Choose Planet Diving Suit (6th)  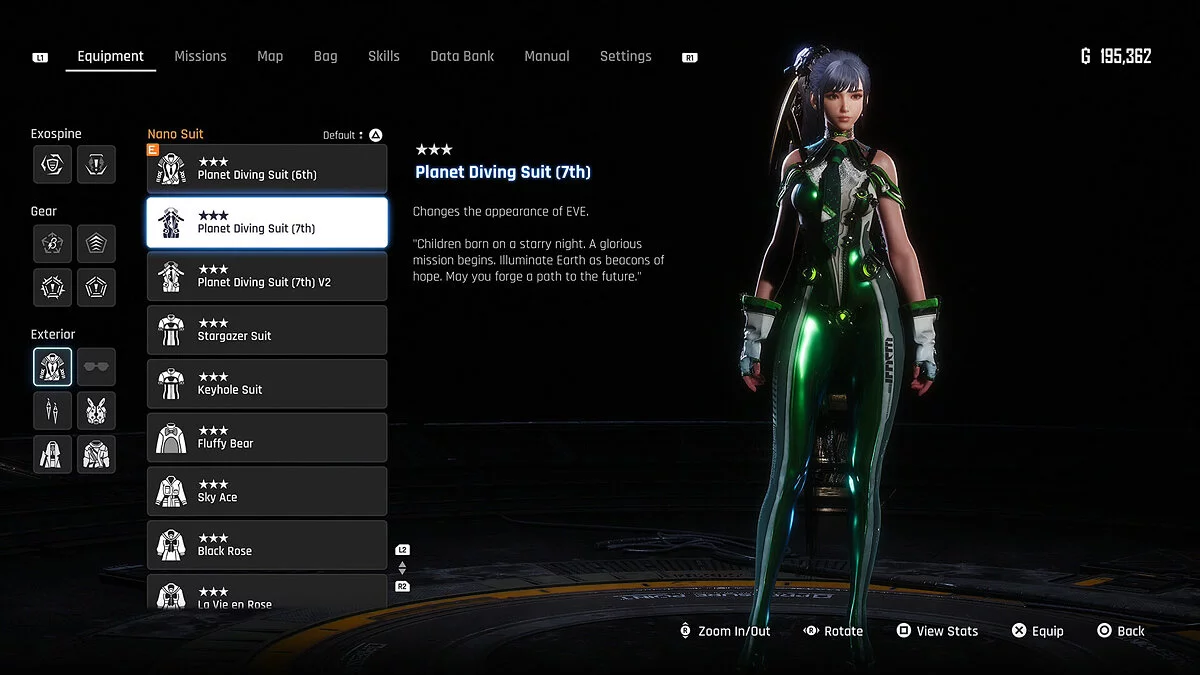(x=267, y=169)
